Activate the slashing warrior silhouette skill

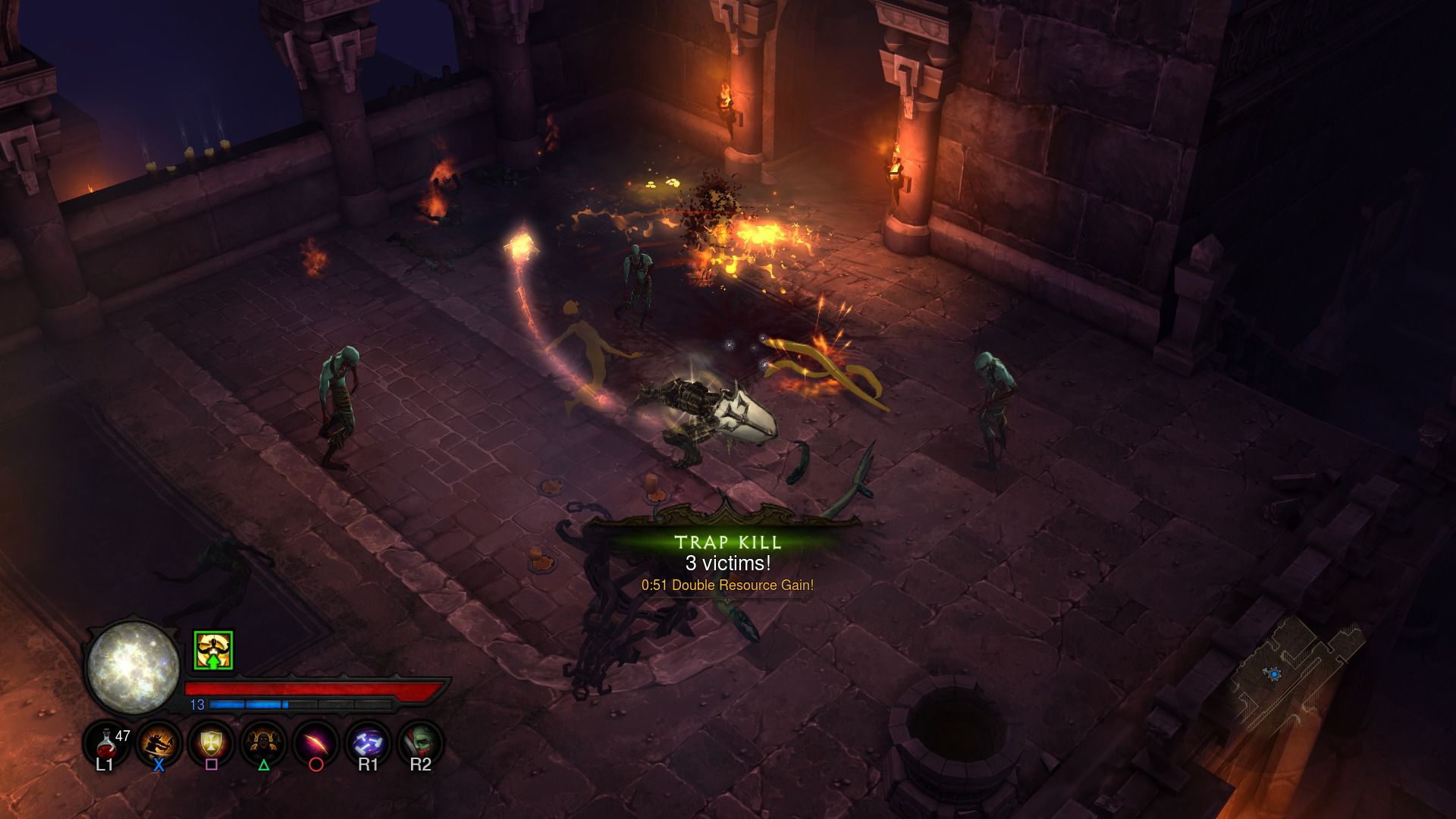(158, 741)
